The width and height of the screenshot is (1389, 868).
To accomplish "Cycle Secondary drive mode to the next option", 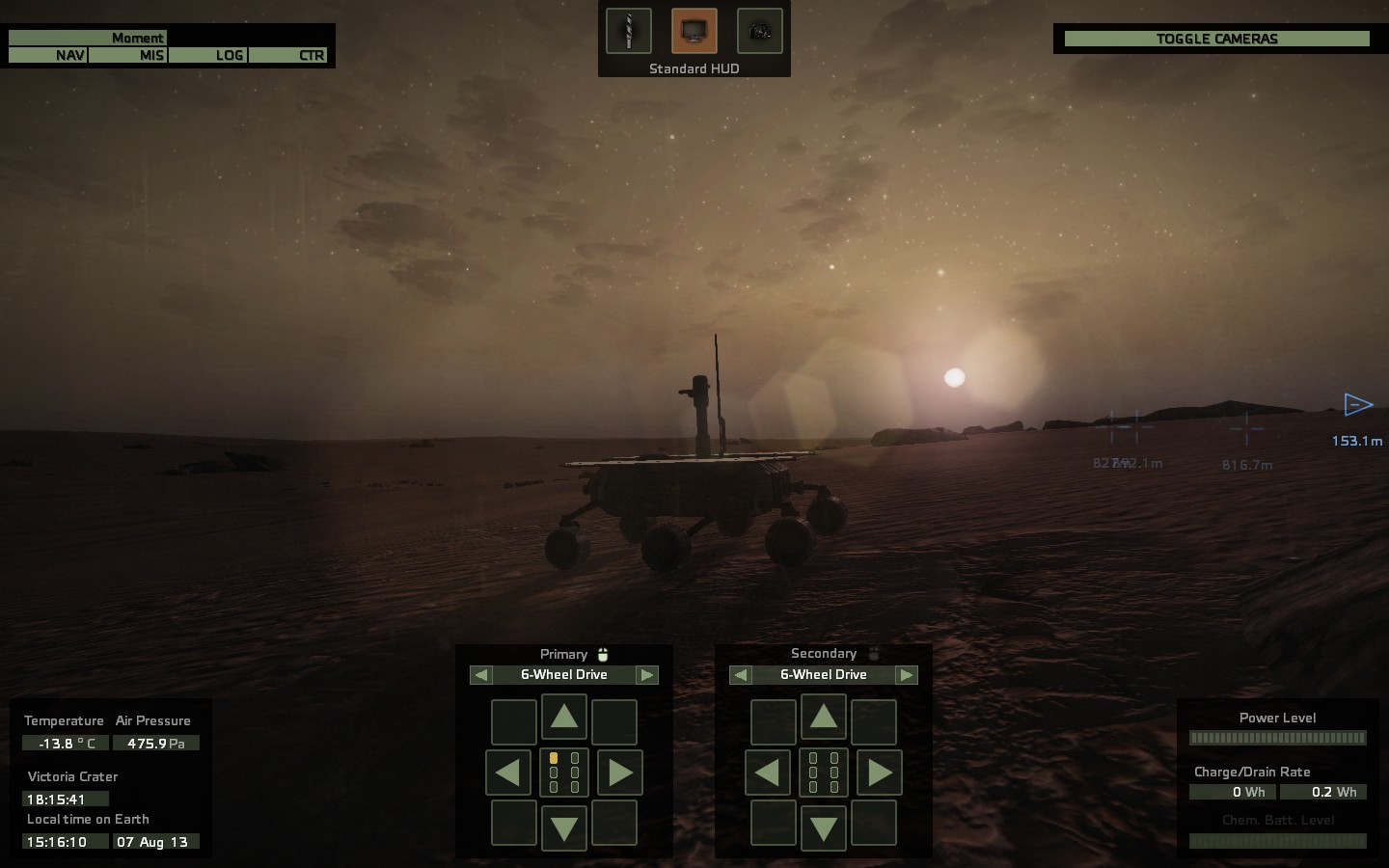I will (x=907, y=675).
